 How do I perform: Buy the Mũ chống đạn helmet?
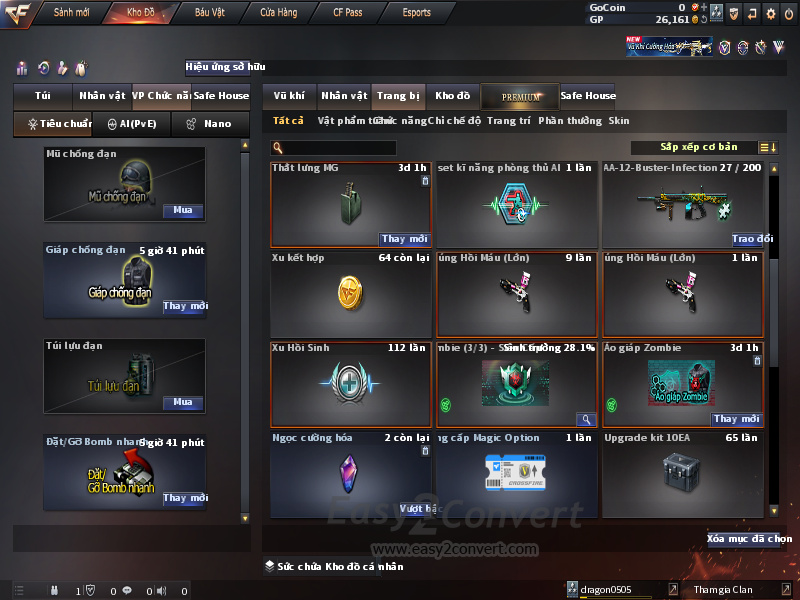point(183,211)
